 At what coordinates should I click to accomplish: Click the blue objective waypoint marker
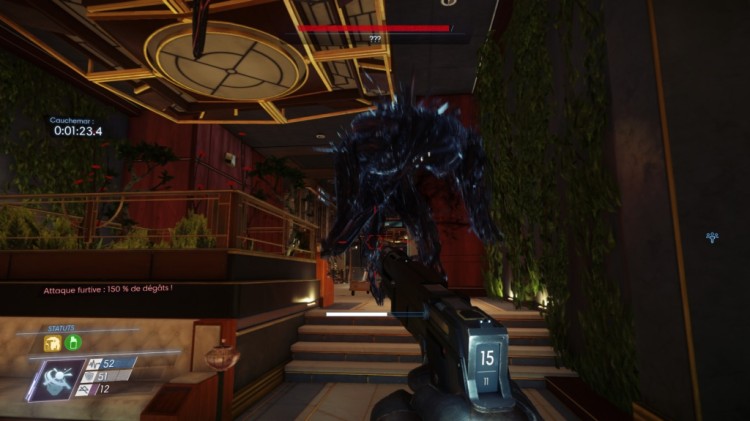[x=712, y=237]
